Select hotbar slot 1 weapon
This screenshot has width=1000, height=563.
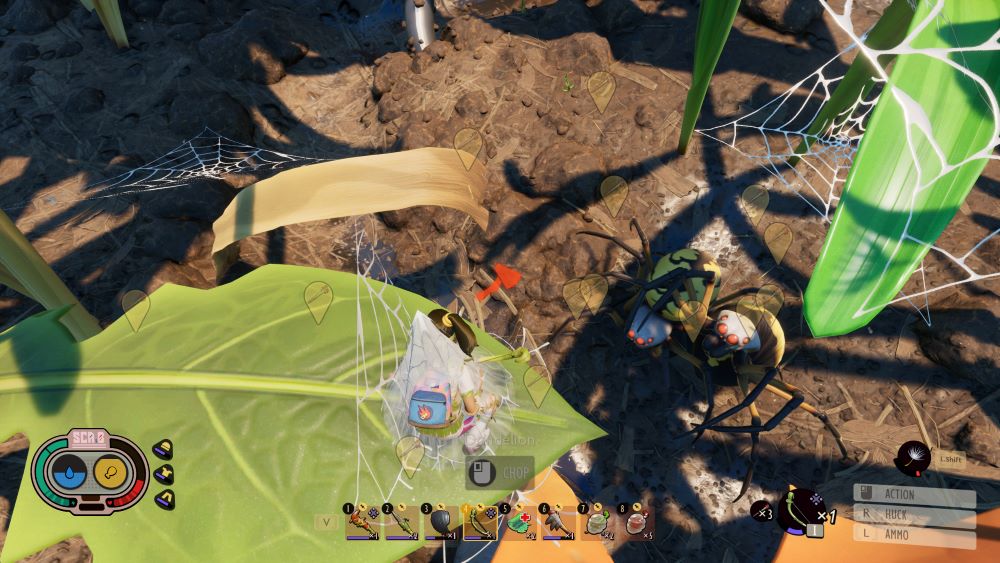pyautogui.click(x=362, y=521)
